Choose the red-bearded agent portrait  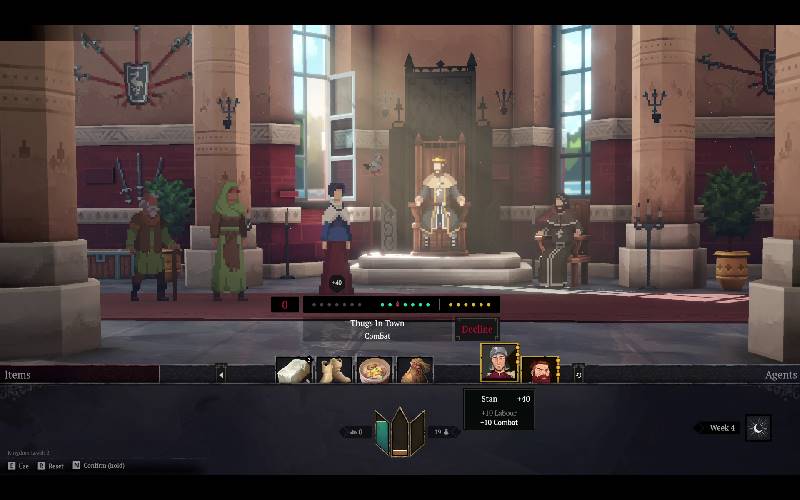click(541, 371)
